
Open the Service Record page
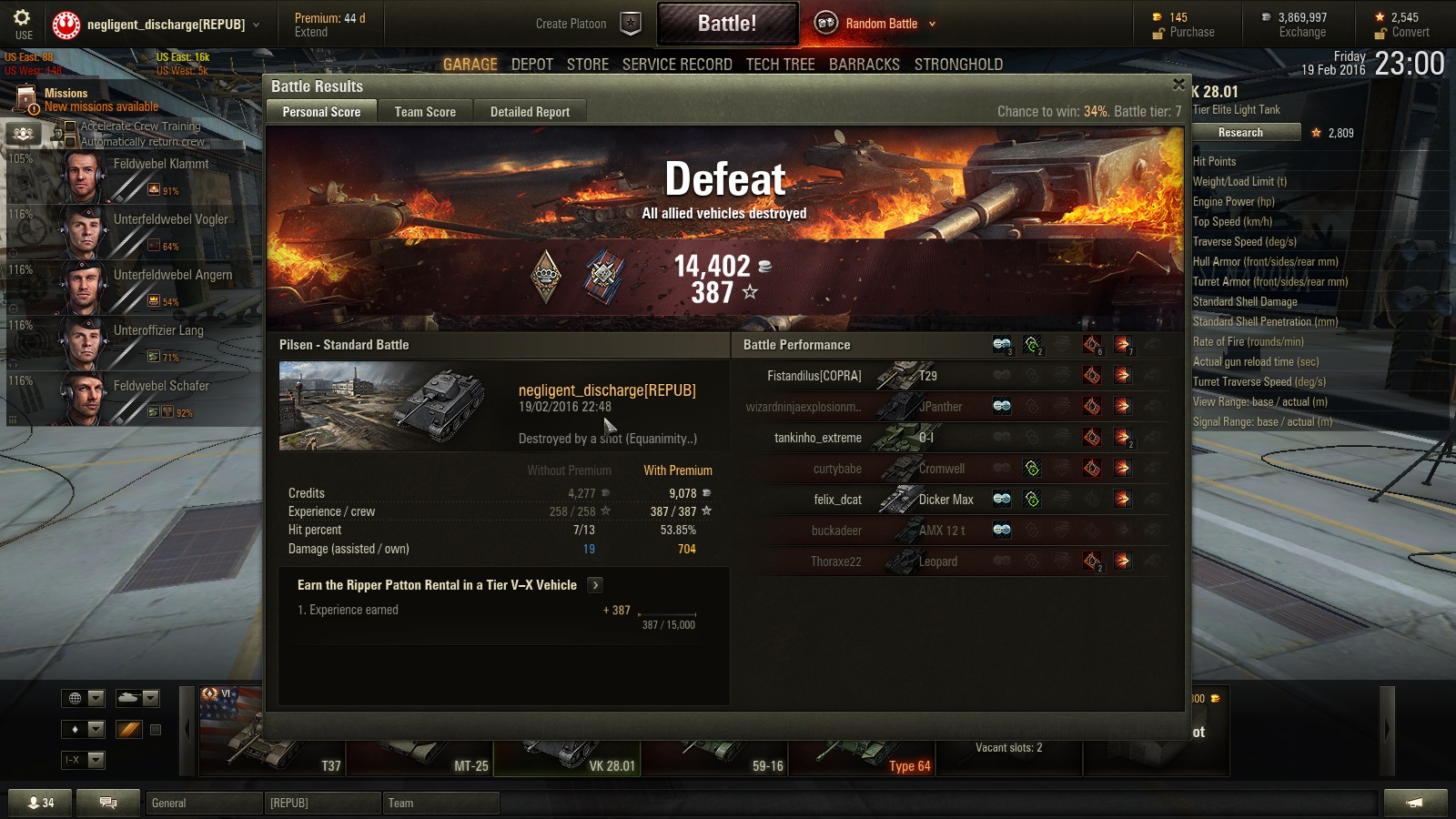(677, 65)
